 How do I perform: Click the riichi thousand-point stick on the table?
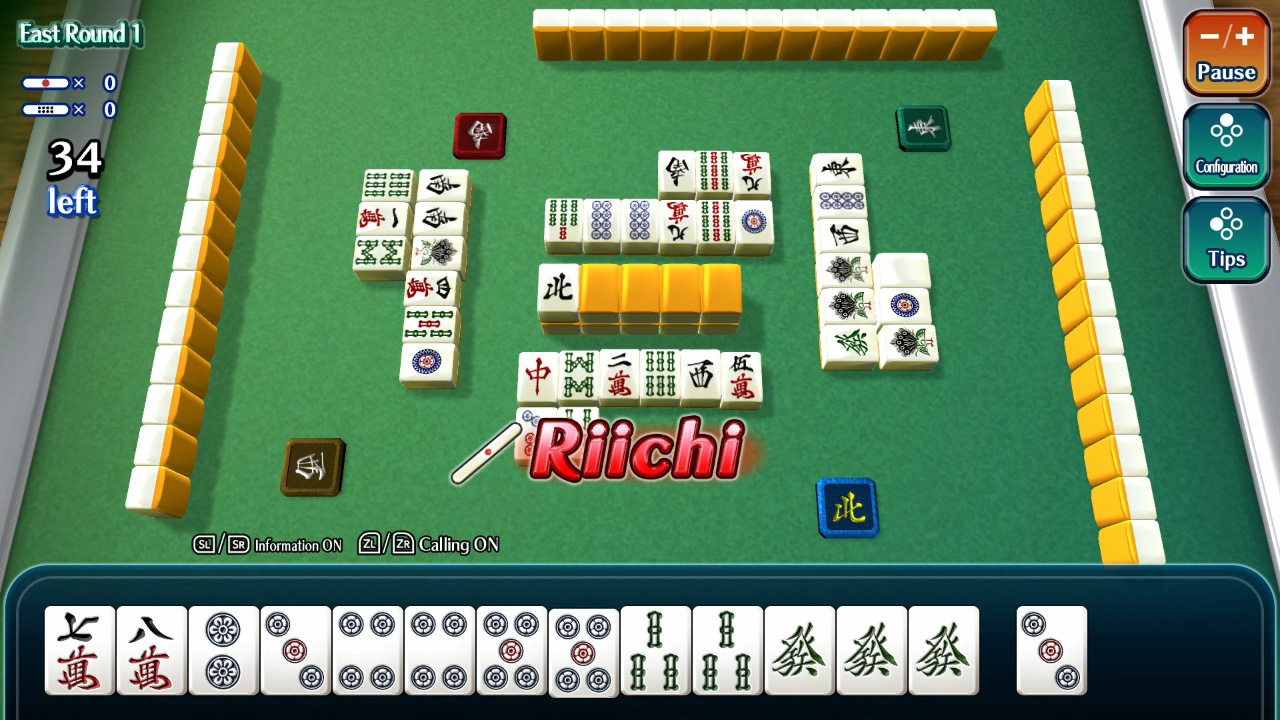click(x=490, y=452)
